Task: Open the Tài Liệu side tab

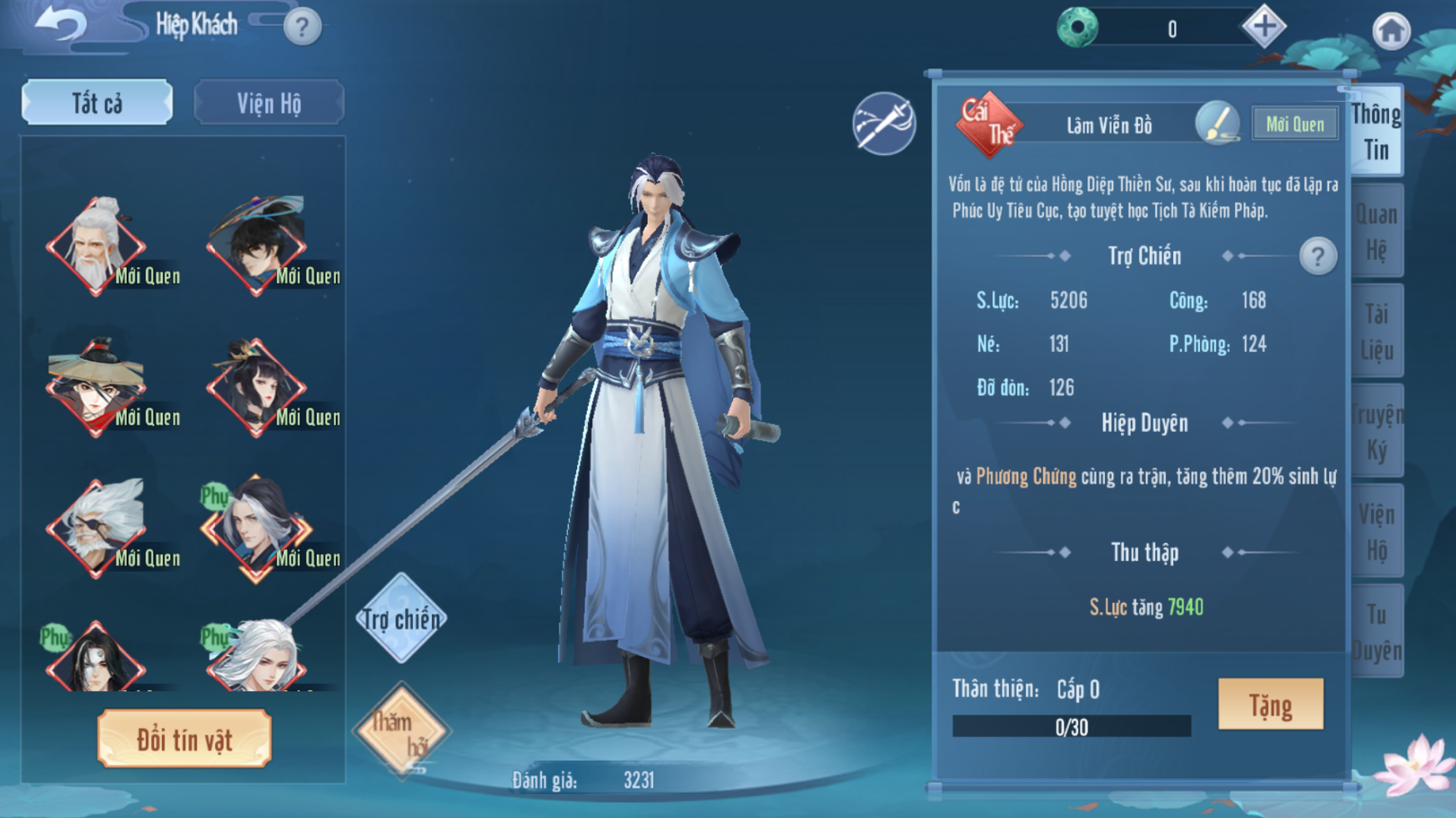Action: click(1377, 331)
